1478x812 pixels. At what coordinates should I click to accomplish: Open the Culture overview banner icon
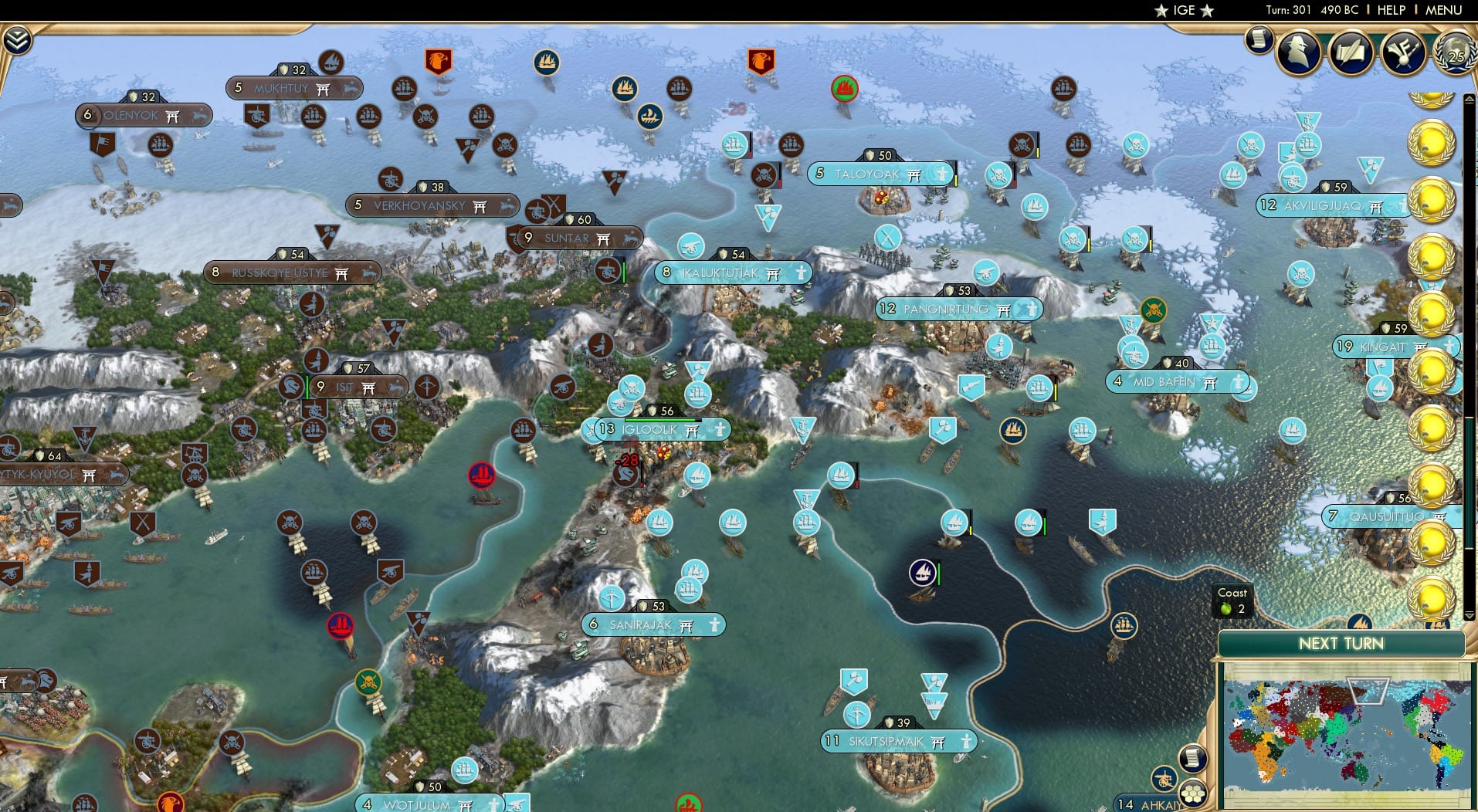point(1402,52)
